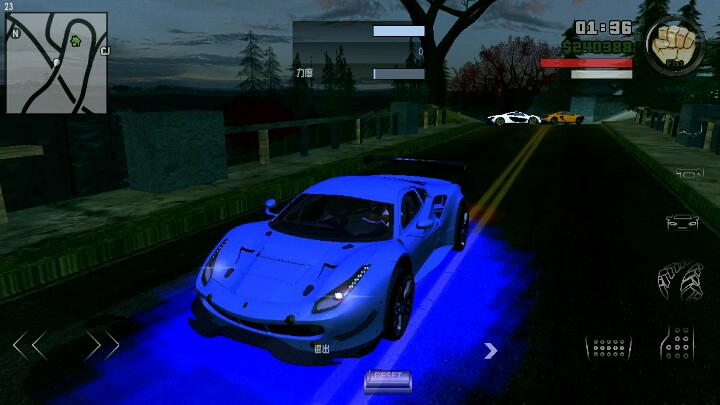Tap the radar minimap
The height and width of the screenshot is (405, 720).
click(x=57, y=63)
